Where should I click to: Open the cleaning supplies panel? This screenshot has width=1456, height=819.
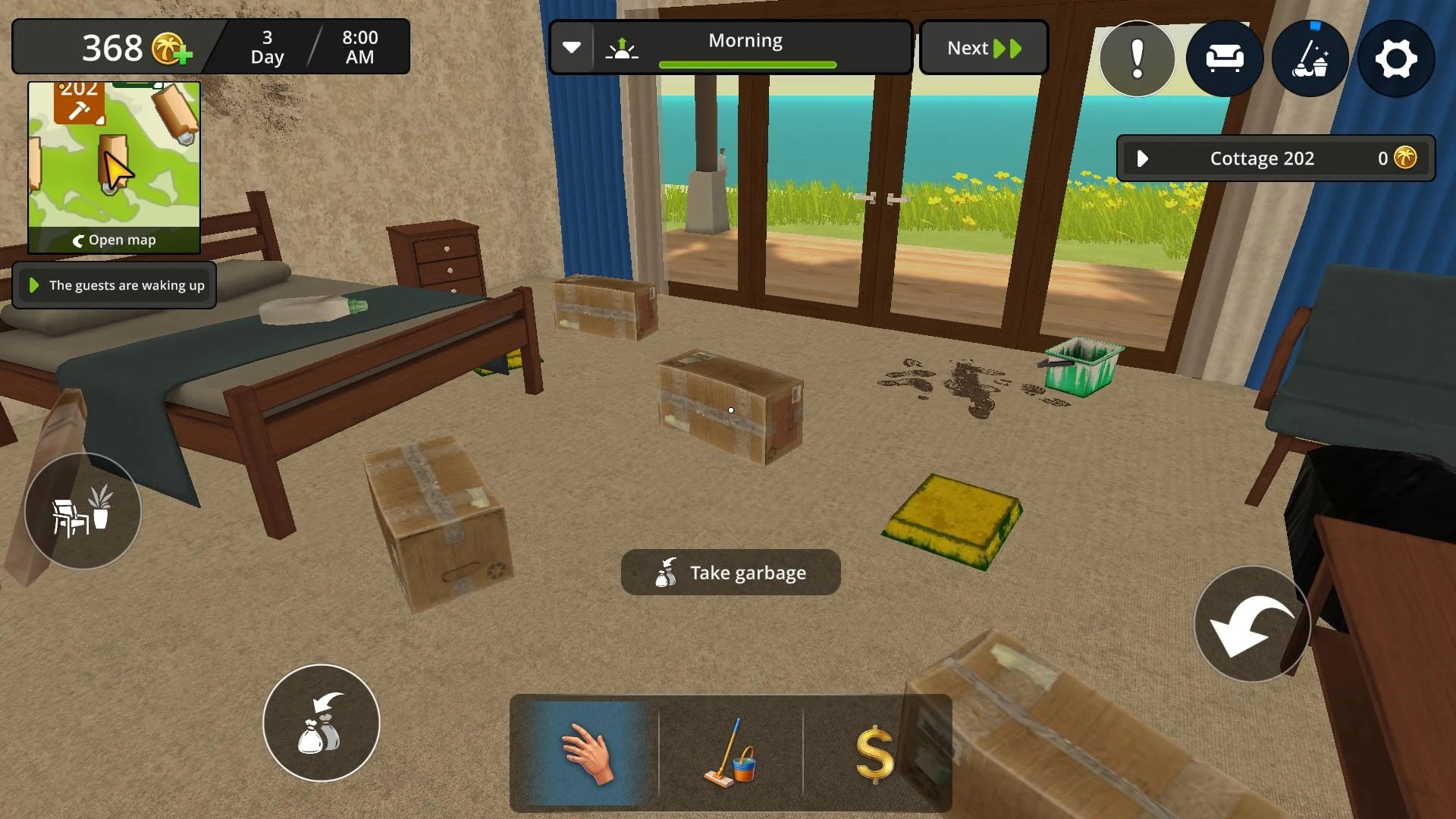1310,58
